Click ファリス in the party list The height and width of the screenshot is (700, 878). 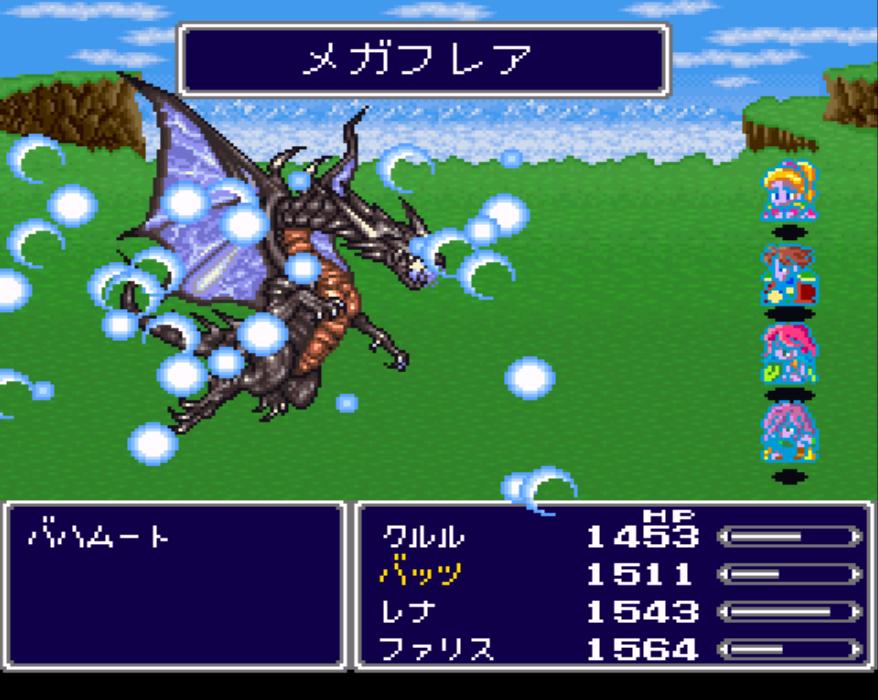point(437,649)
